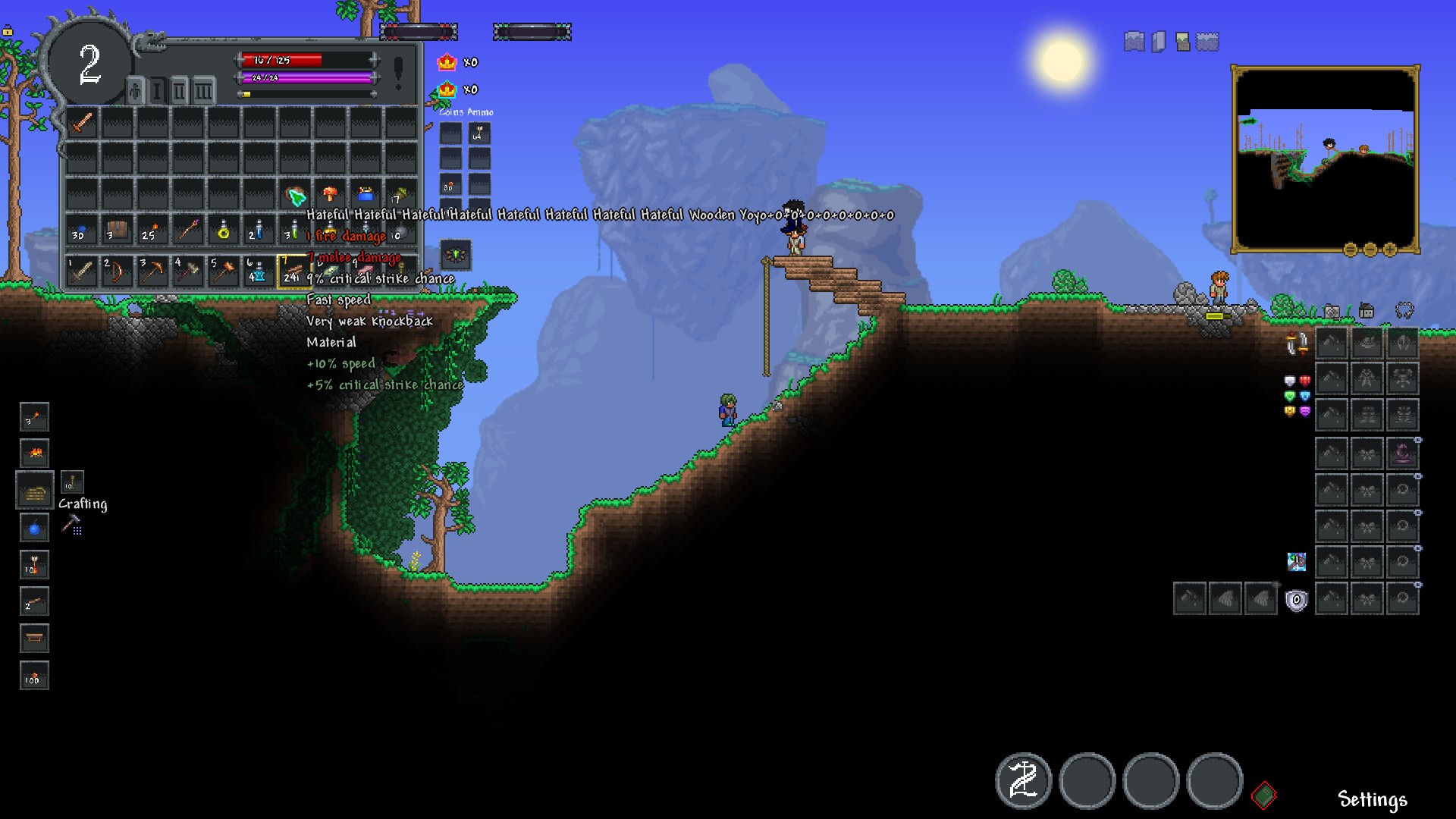Viewport: 1456px width, 819px height.
Task: Click the minimap display
Action: [x=1325, y=158]
